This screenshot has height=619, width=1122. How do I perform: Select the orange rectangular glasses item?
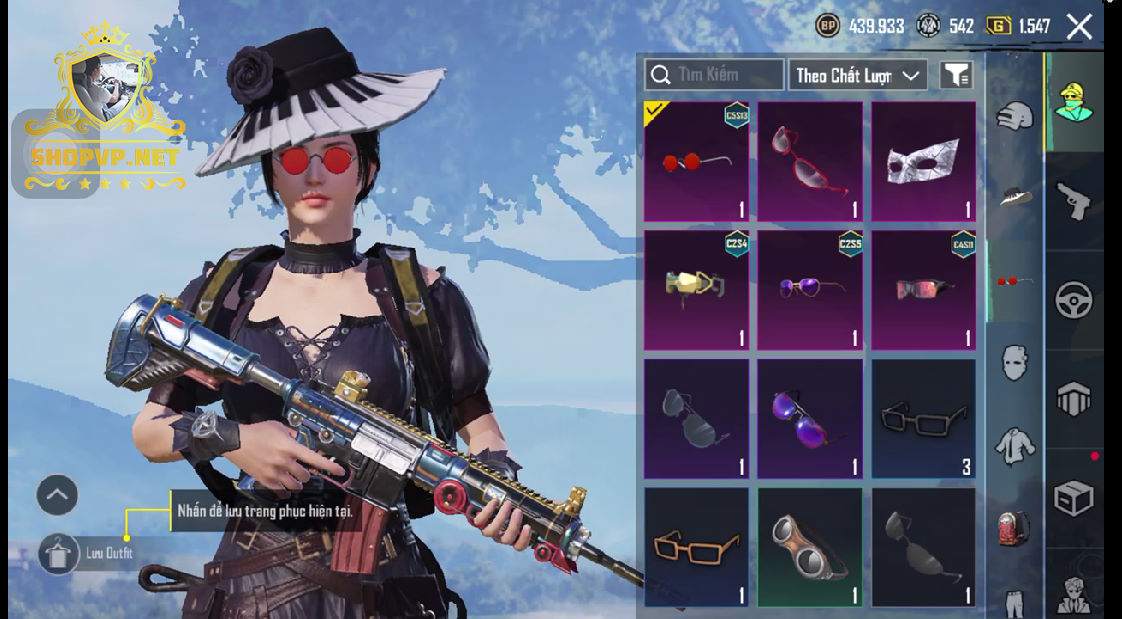pos(696,547)
